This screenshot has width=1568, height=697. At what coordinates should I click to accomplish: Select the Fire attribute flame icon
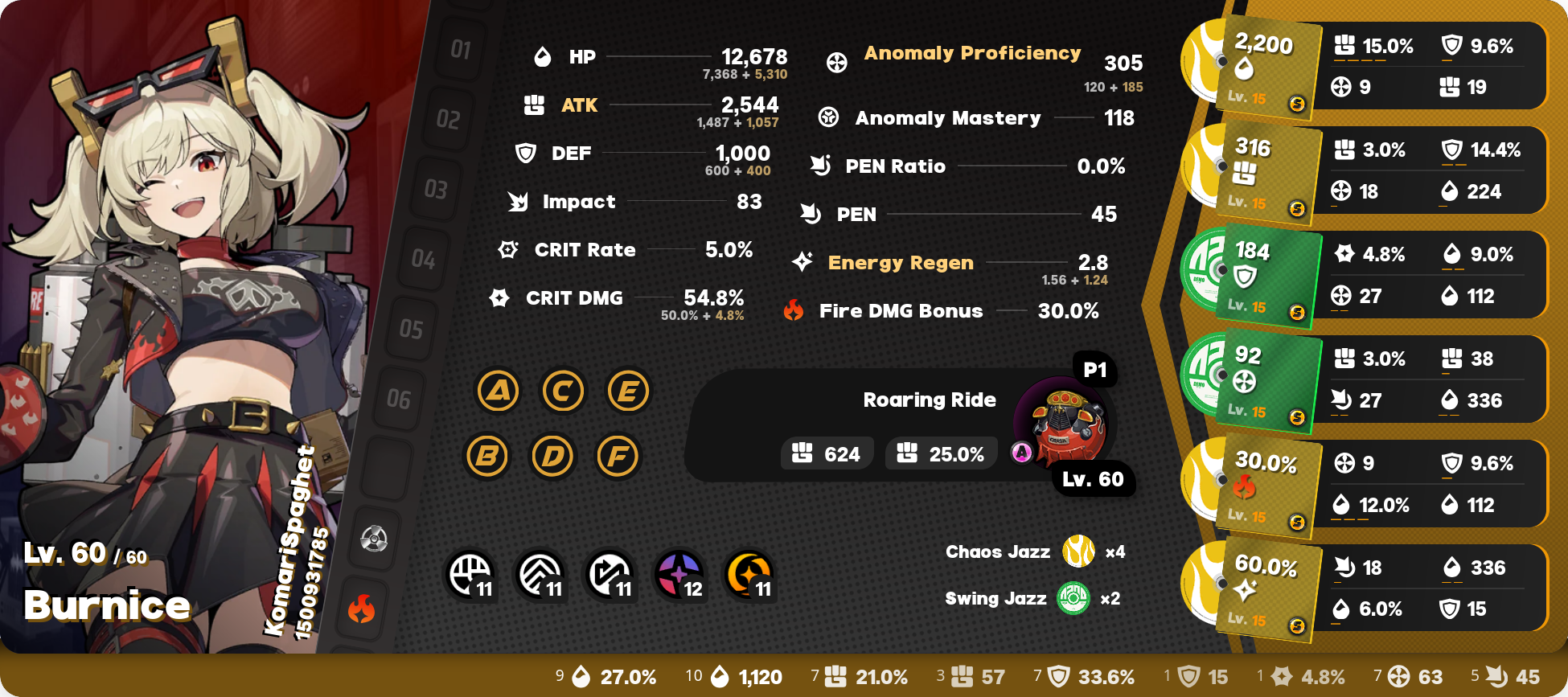(362, 609)
